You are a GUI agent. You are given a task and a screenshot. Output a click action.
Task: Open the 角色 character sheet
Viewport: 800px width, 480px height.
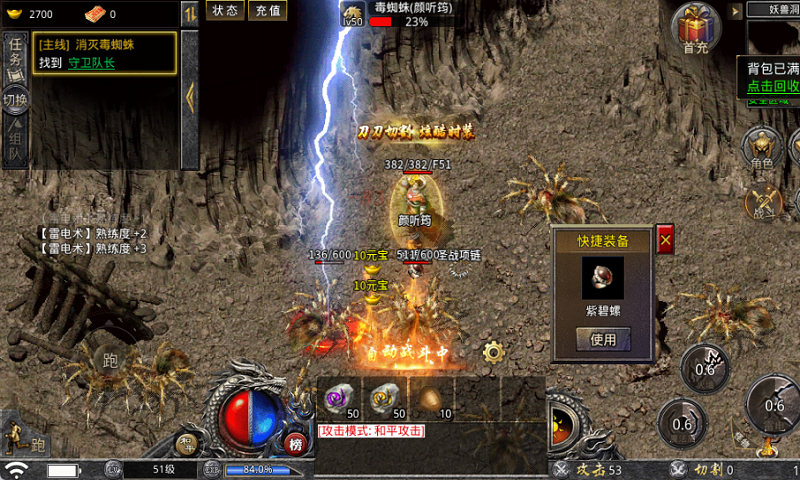763,149
